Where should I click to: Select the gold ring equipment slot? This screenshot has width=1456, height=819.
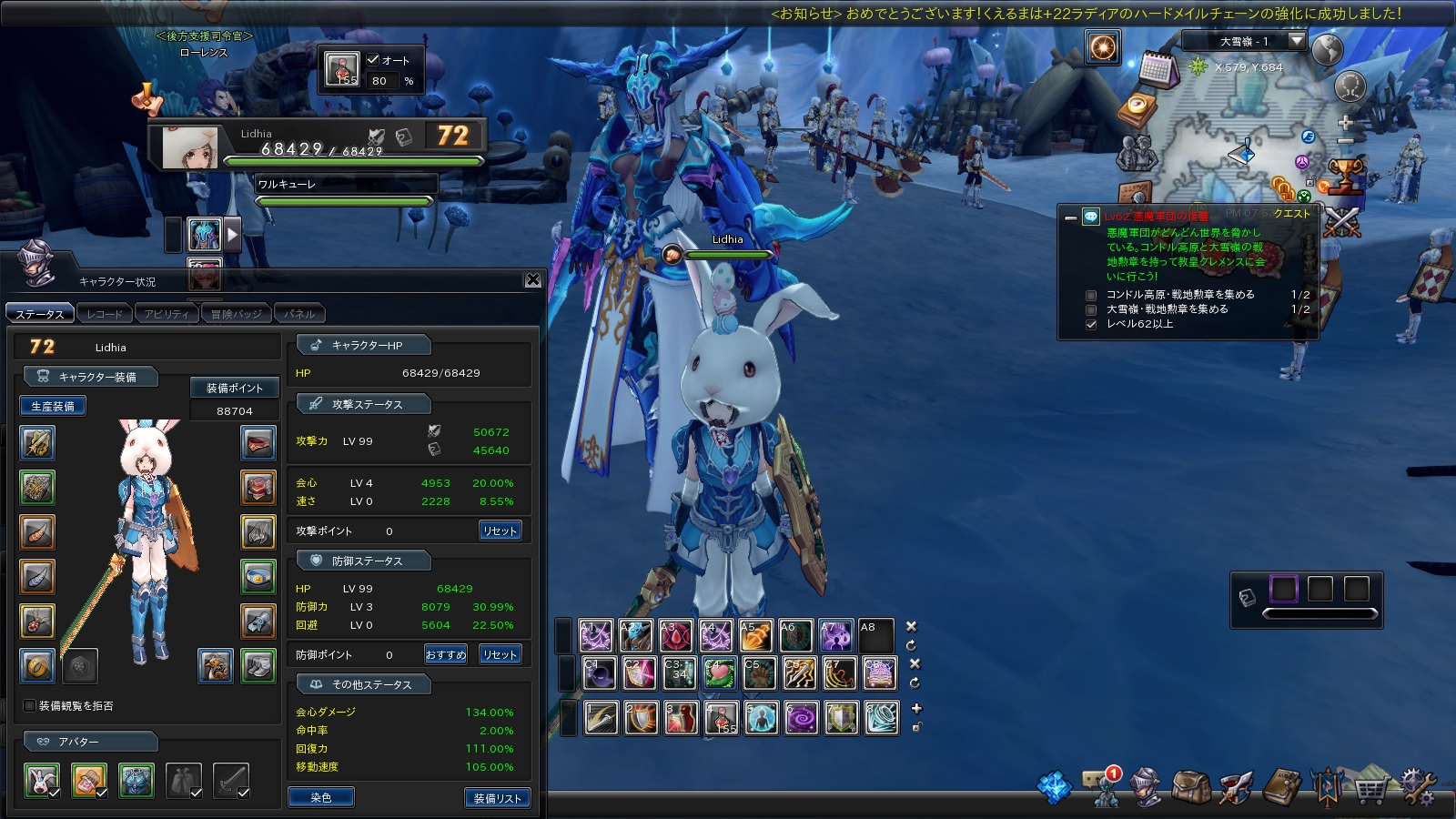(x=37, y=666)
